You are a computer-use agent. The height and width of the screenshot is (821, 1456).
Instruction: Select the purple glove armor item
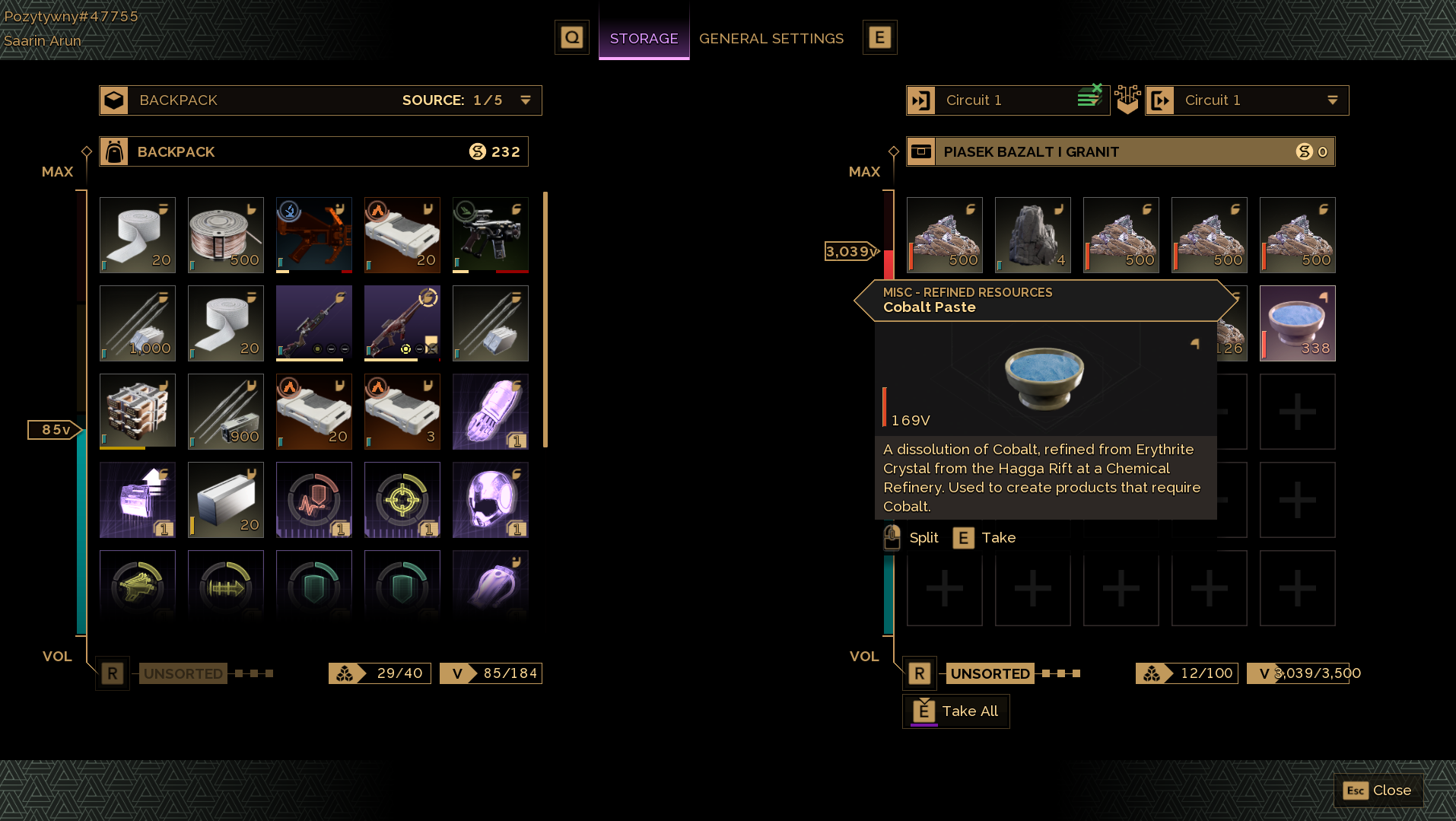(491, 412)
